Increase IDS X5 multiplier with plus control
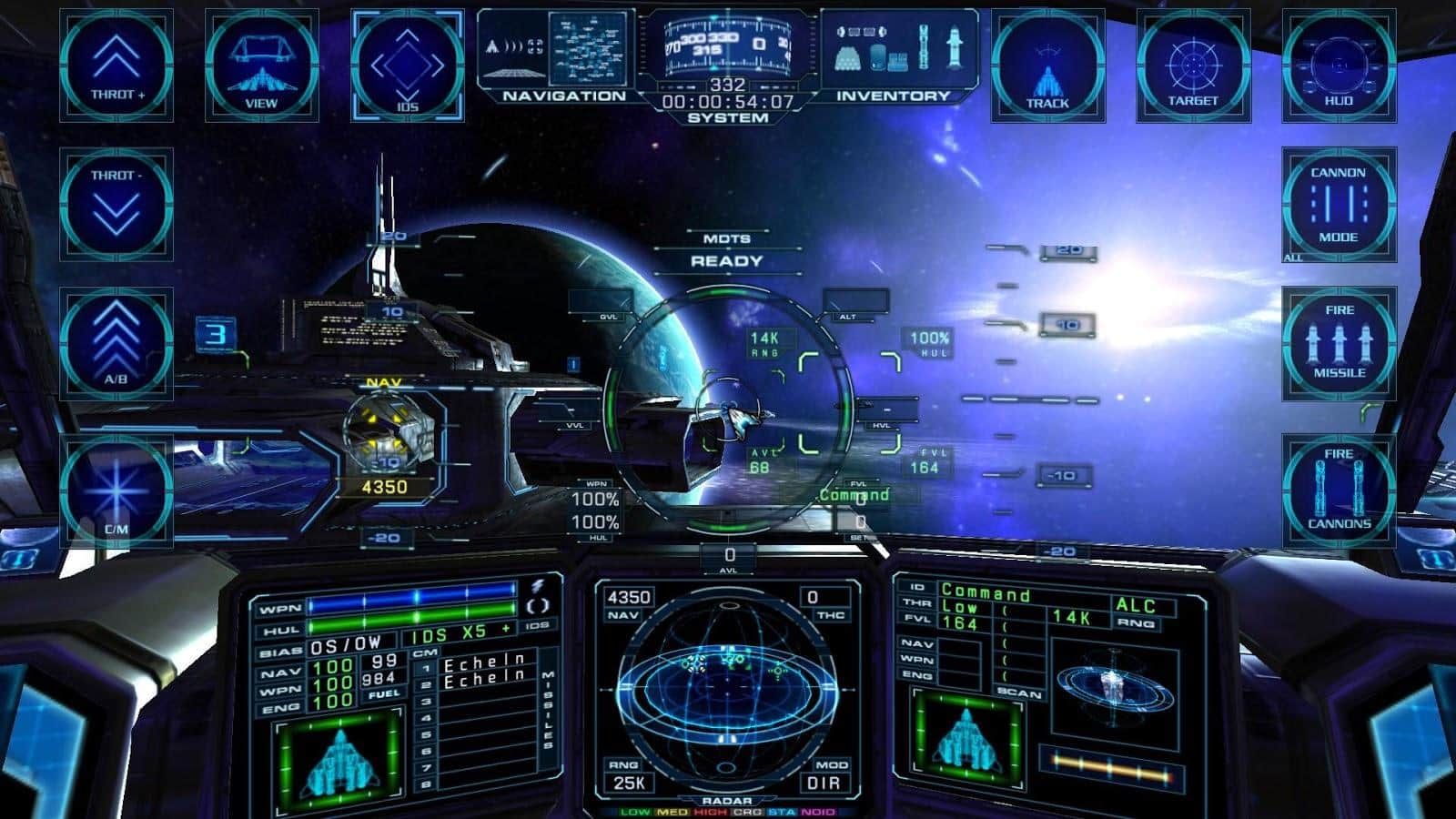 click(x=506, y=628)
